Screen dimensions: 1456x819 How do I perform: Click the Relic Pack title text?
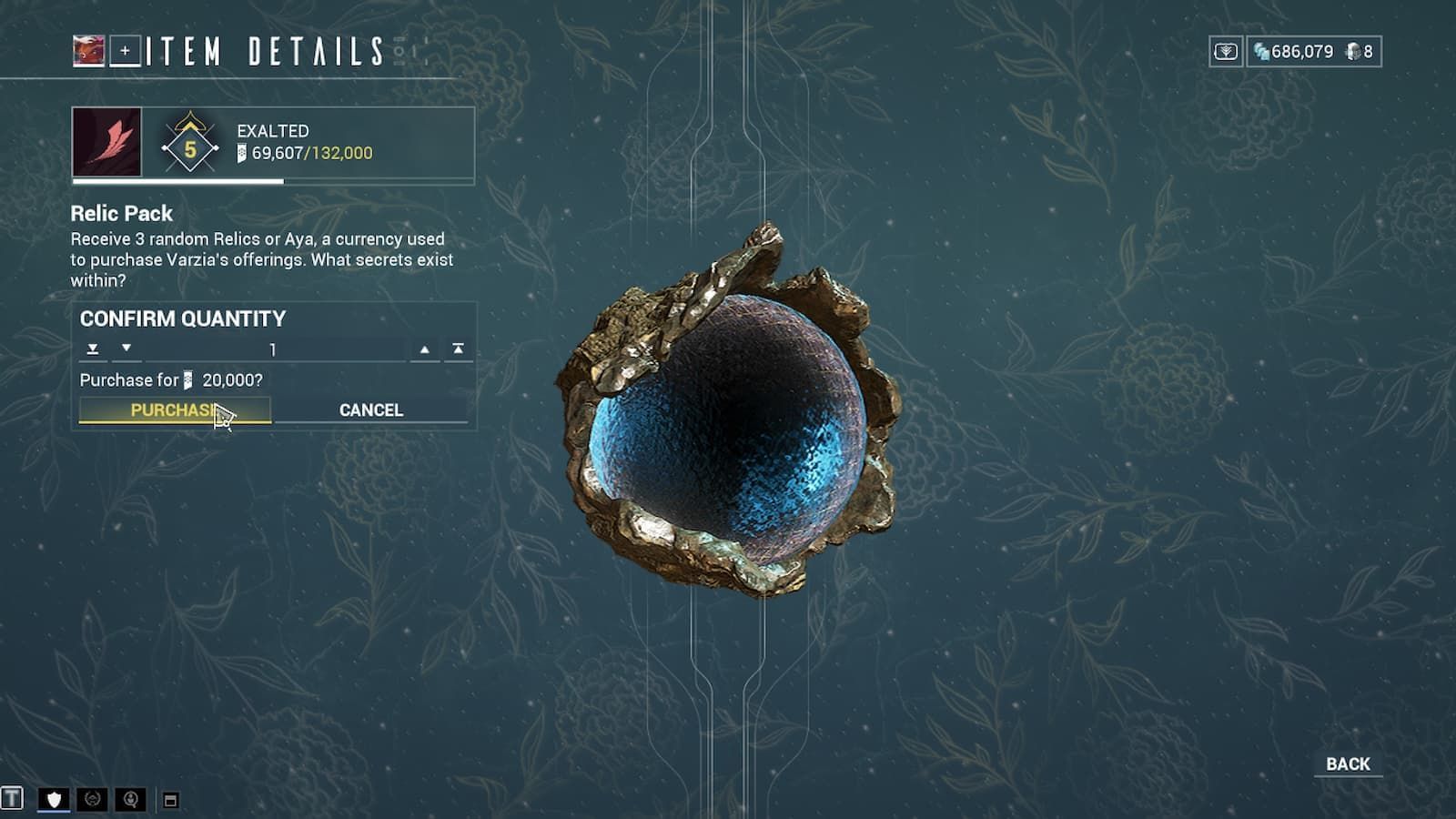click(121, 214)
